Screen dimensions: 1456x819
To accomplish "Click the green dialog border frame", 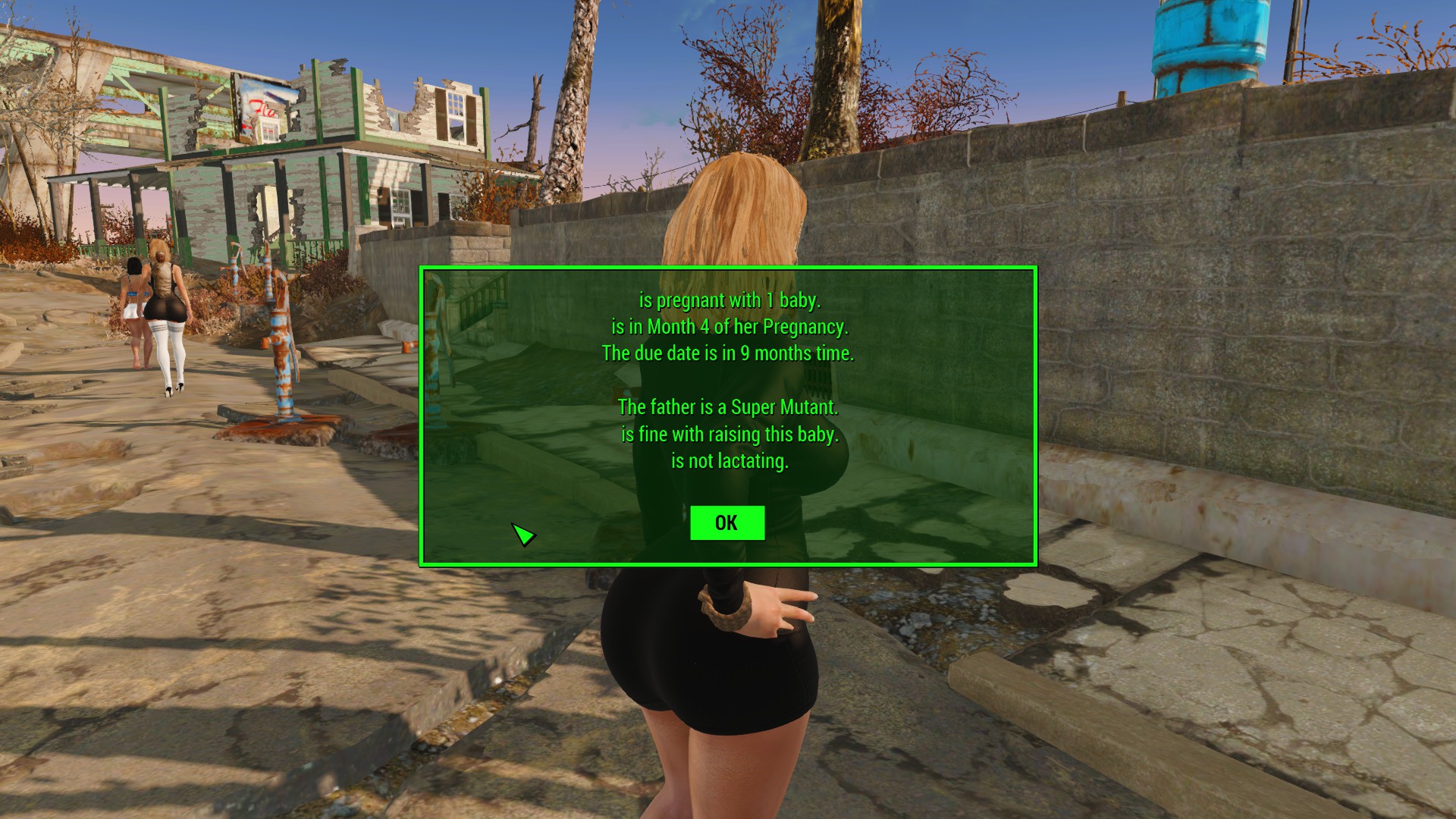I will 726,268.
